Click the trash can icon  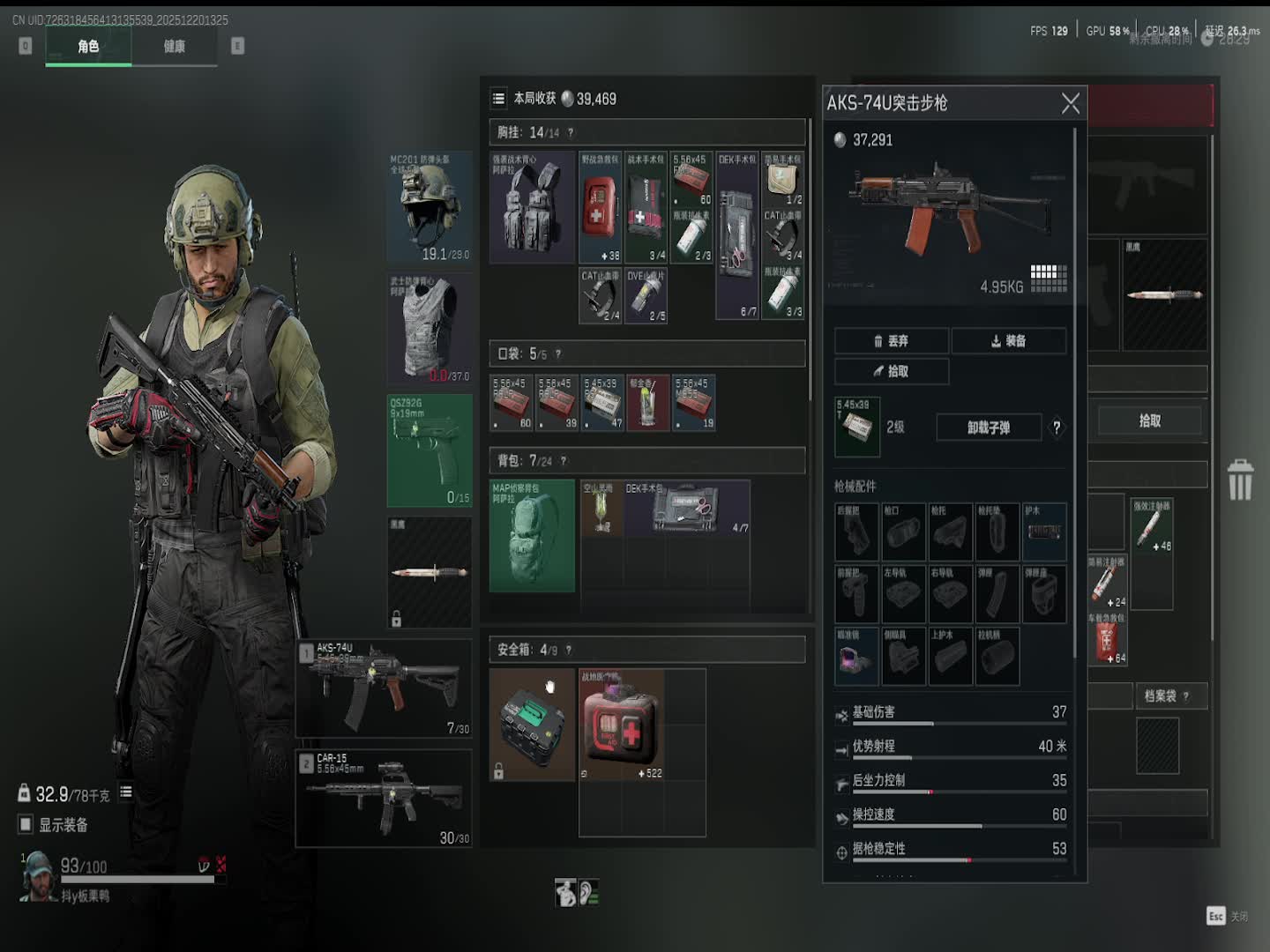(x=1240, y=480)
